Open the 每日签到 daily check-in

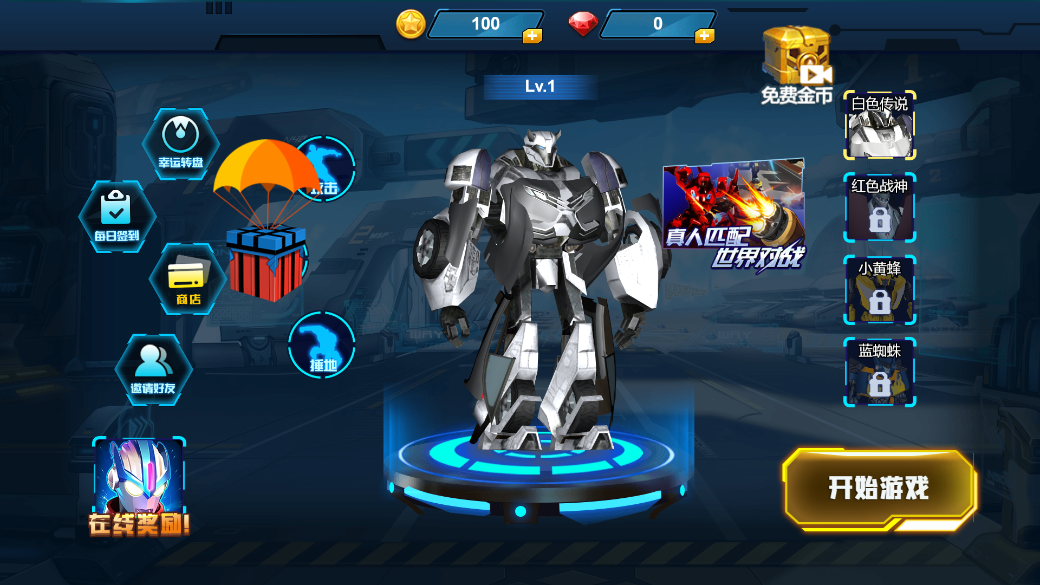116,216
